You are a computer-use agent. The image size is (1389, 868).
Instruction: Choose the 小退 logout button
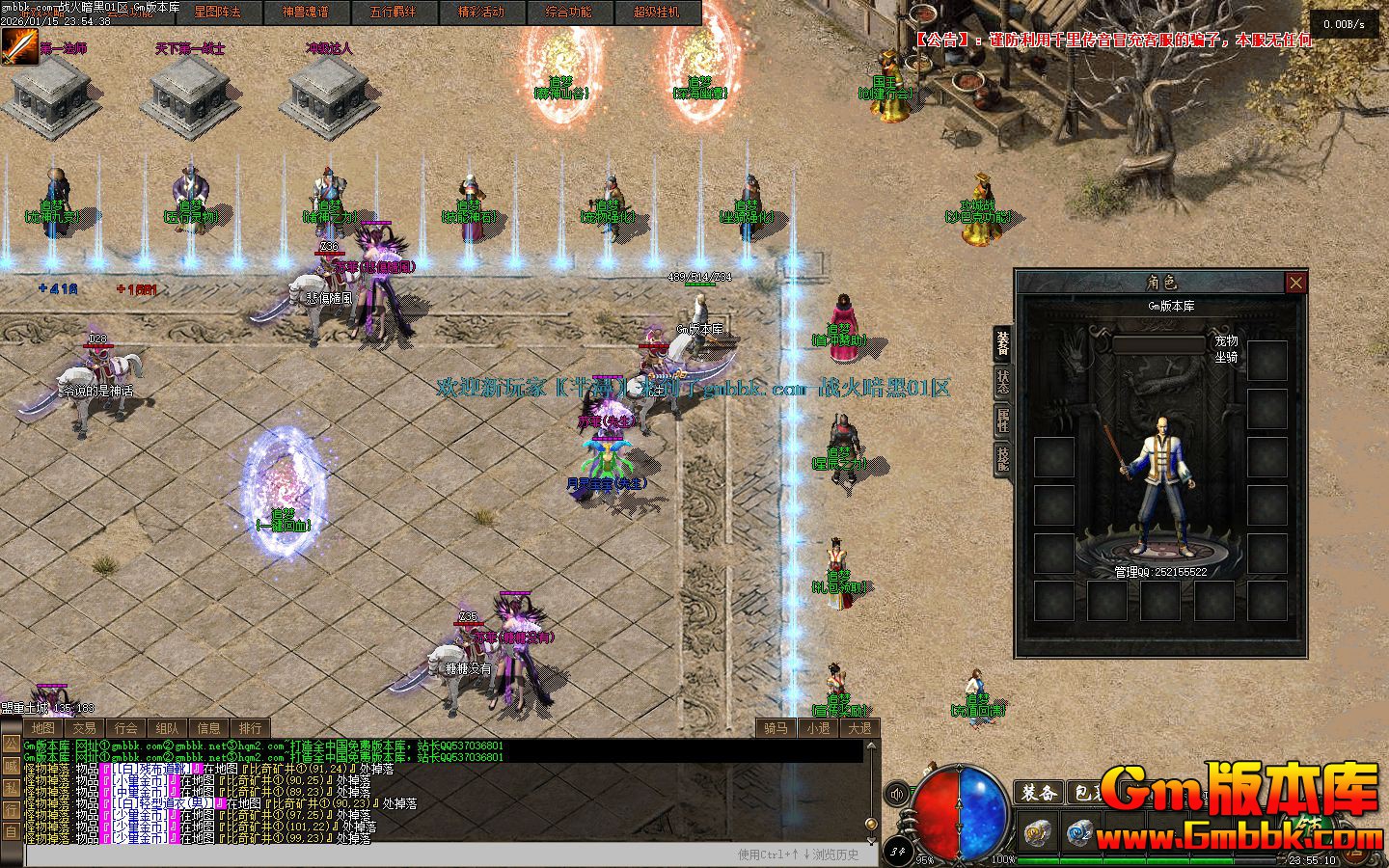[818, 728]
